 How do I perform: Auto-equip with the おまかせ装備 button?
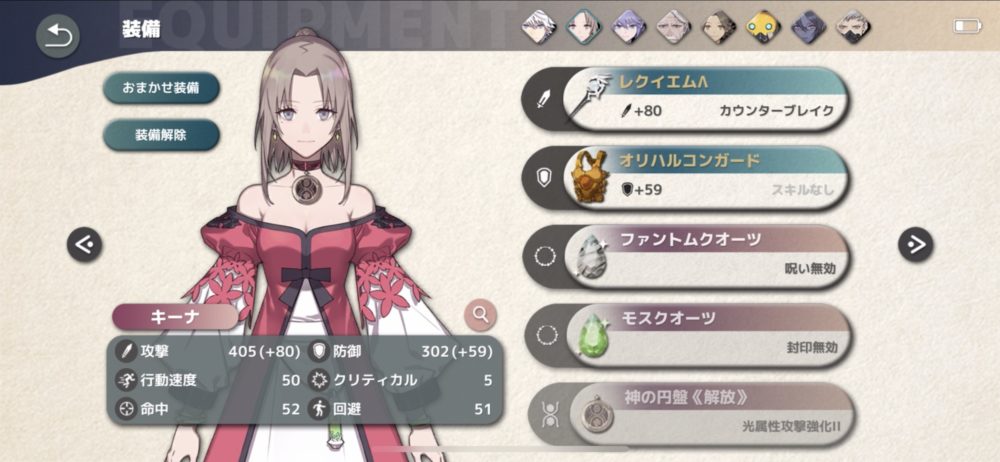[161, 87]
